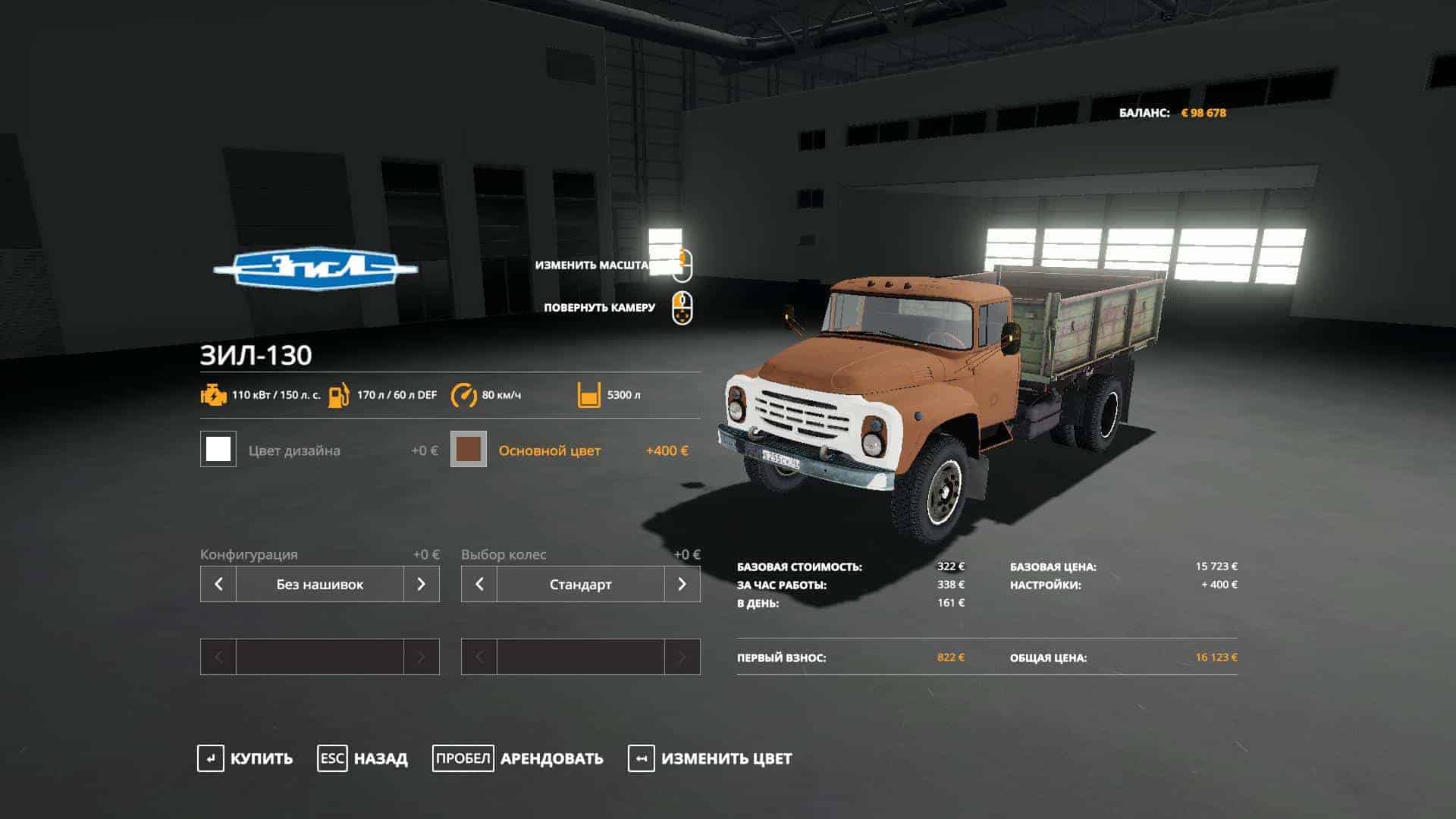Choose Изменить цвет at the bottom

point(710,758)
